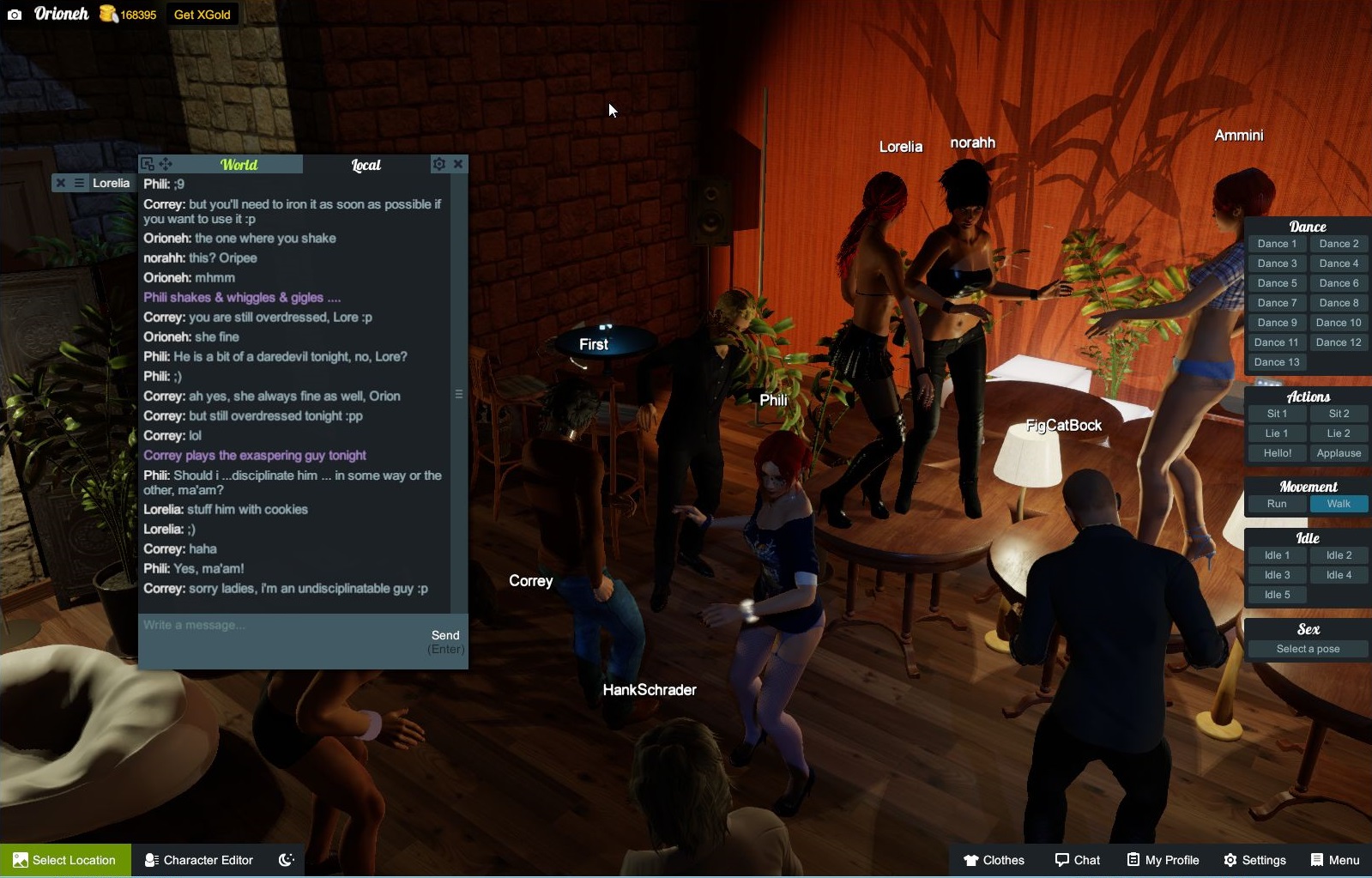Grab the four-arrow move handle on chat
1372x878 pixels.
point(166,163)
